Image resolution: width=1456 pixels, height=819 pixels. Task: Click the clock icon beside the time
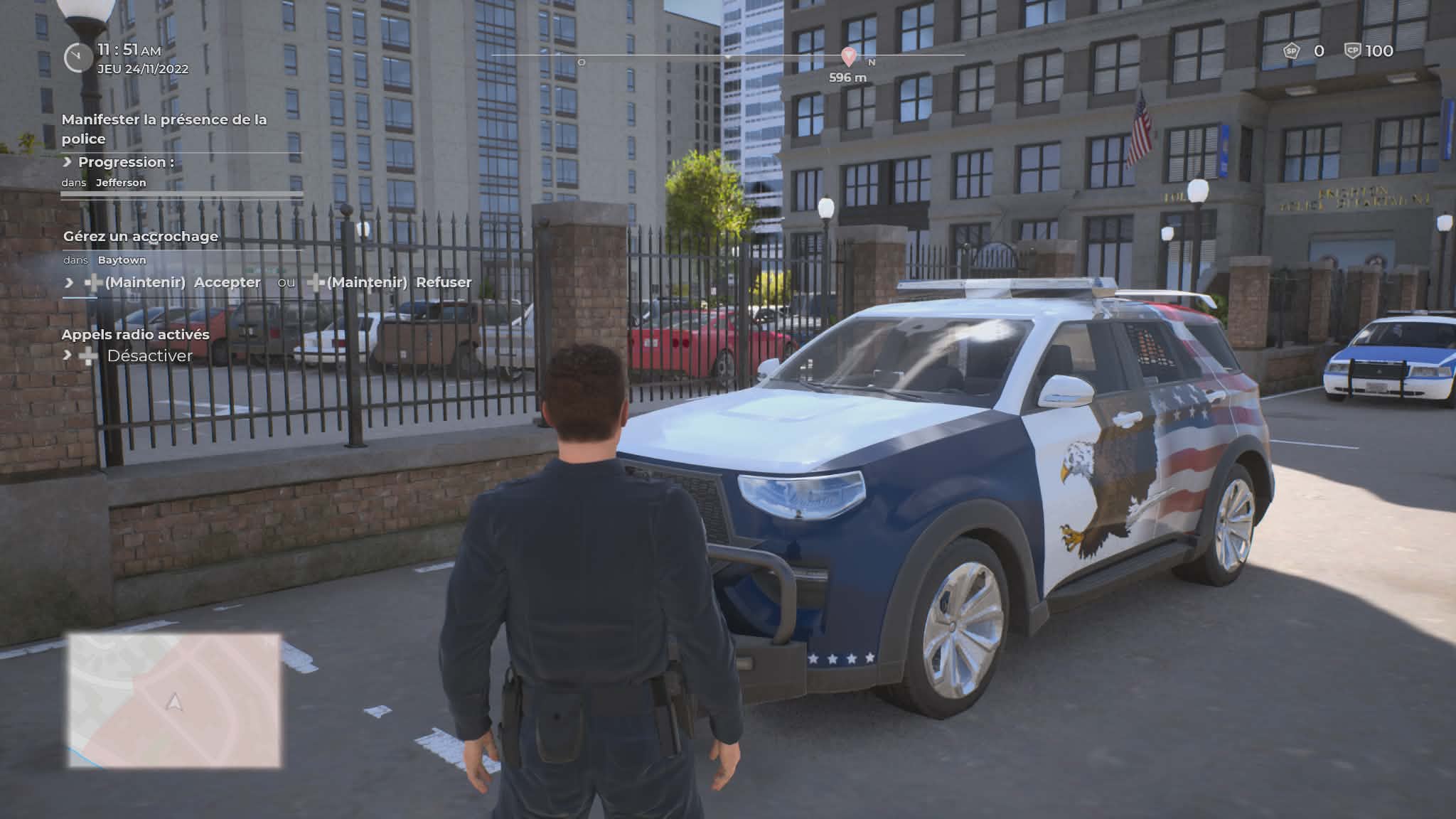pyautogui.click(x=77, y=58)
